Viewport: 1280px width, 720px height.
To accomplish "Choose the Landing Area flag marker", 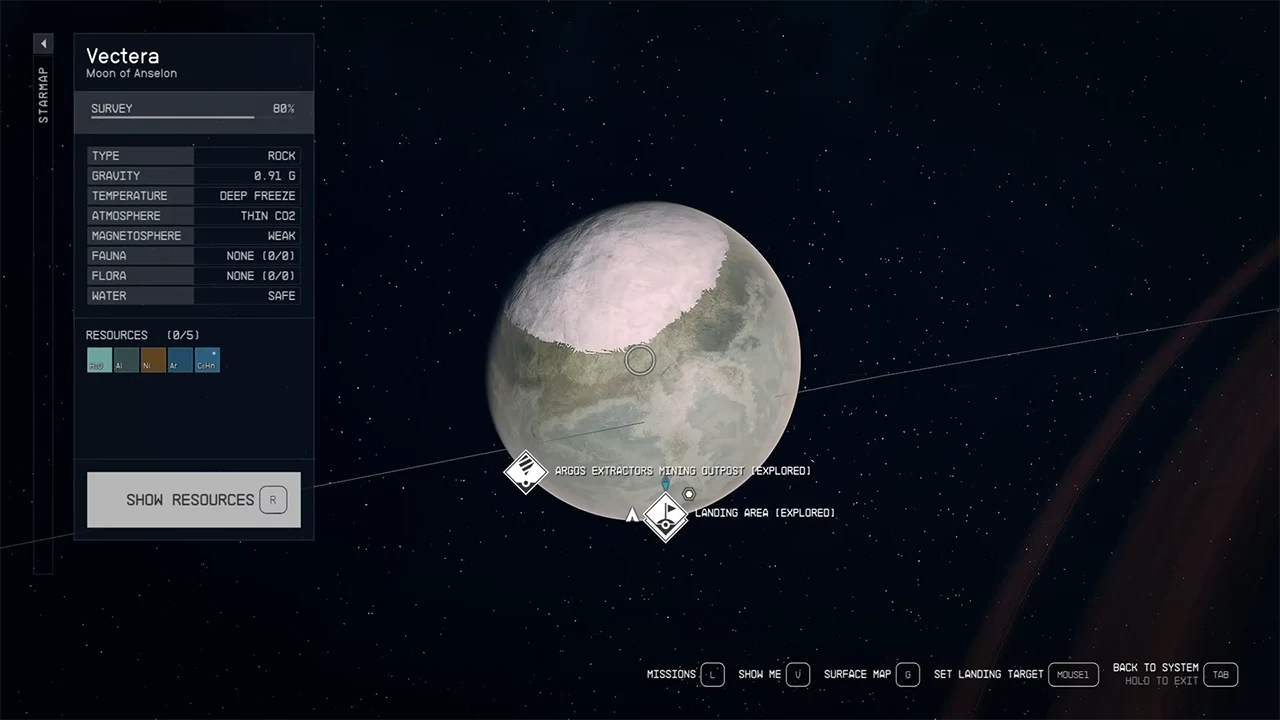I will pos(666,515).
